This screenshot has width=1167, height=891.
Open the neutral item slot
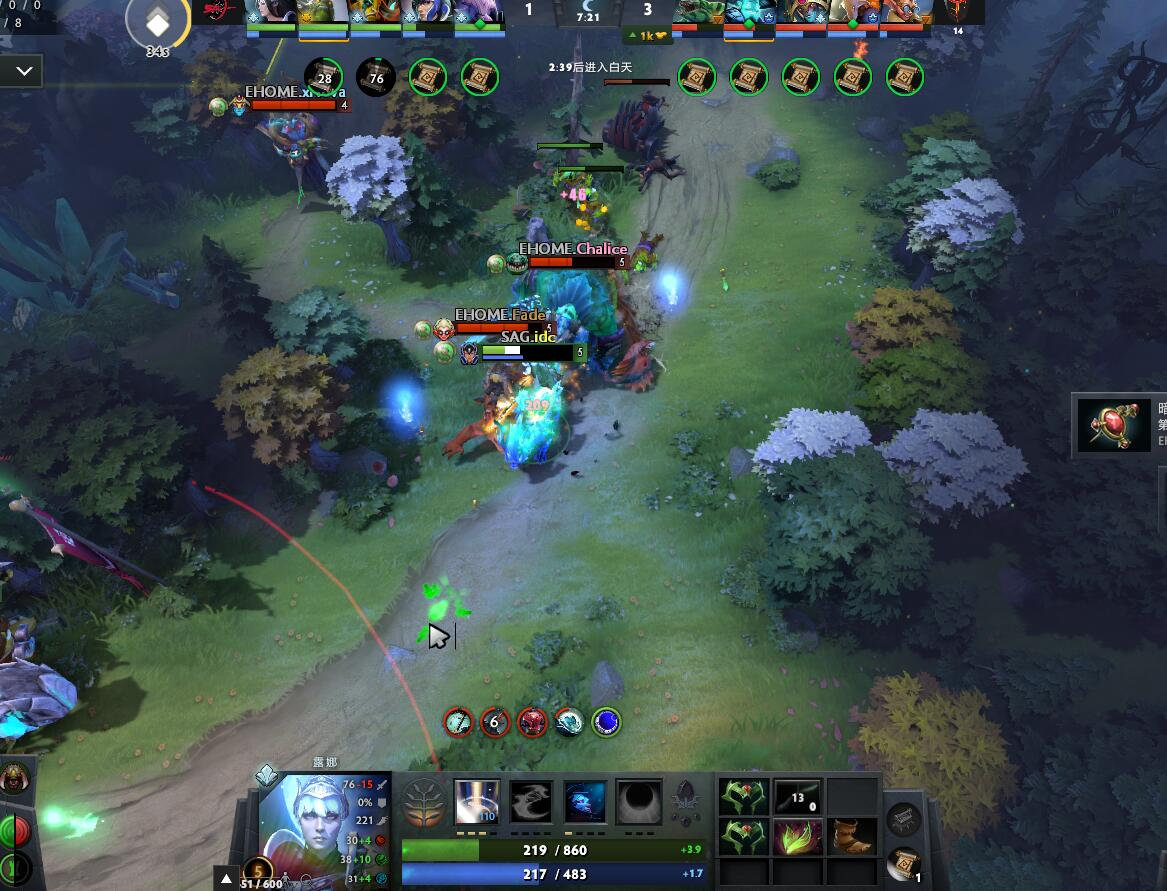pyautogui.click(x=904, y=818)
